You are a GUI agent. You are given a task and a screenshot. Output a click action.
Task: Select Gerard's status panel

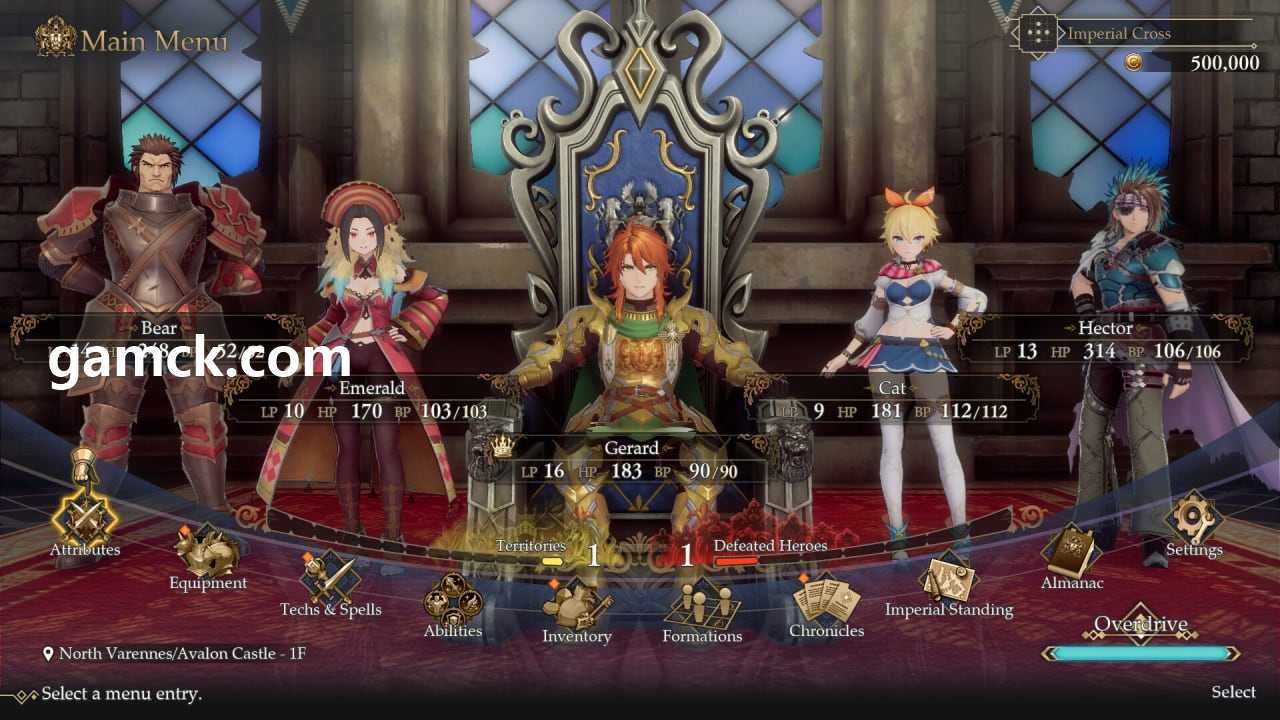(631, 461)
